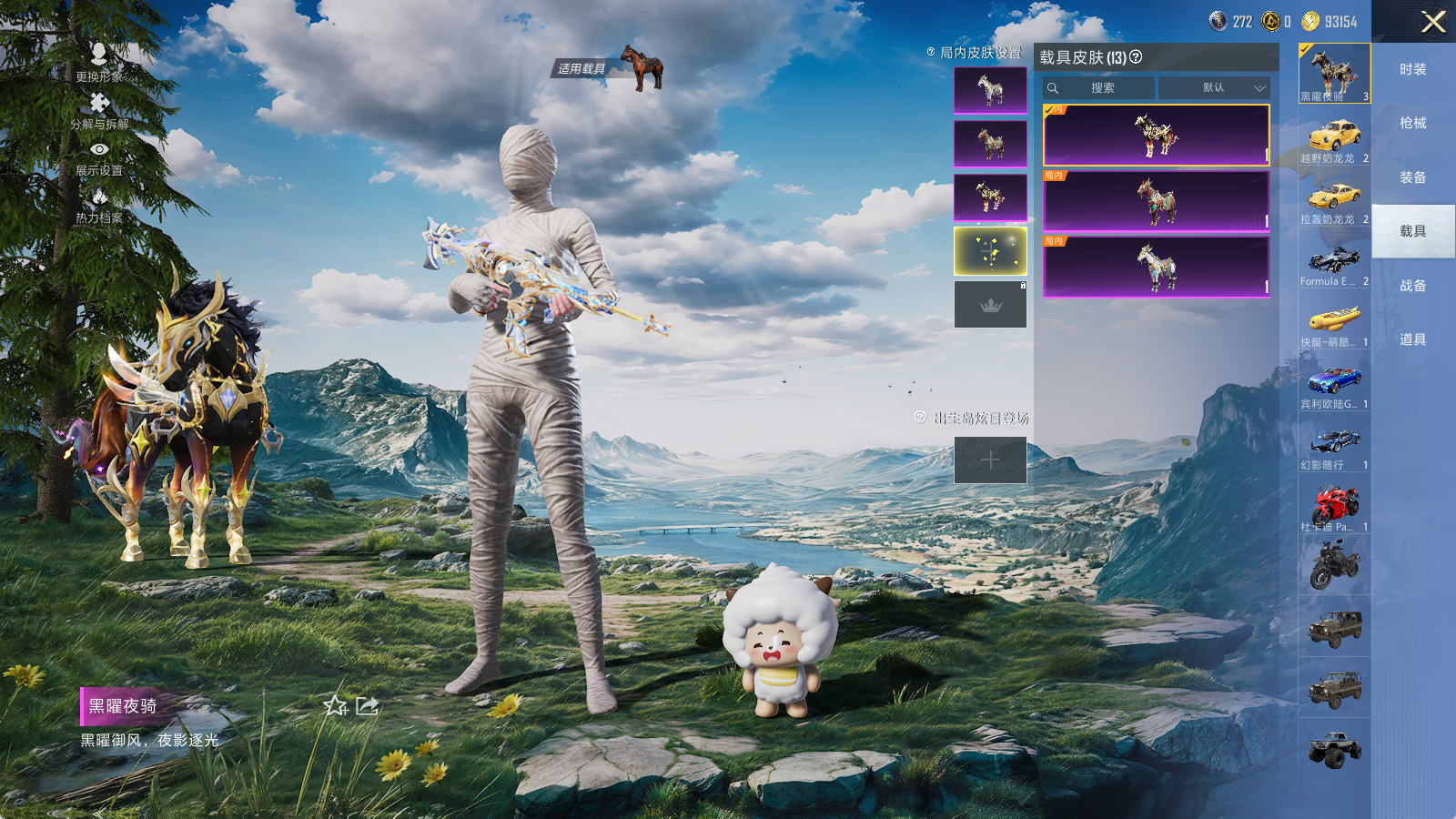Open the 枪械 category tab
Screen dimensions: 1456x819
tap(1412, 123)
